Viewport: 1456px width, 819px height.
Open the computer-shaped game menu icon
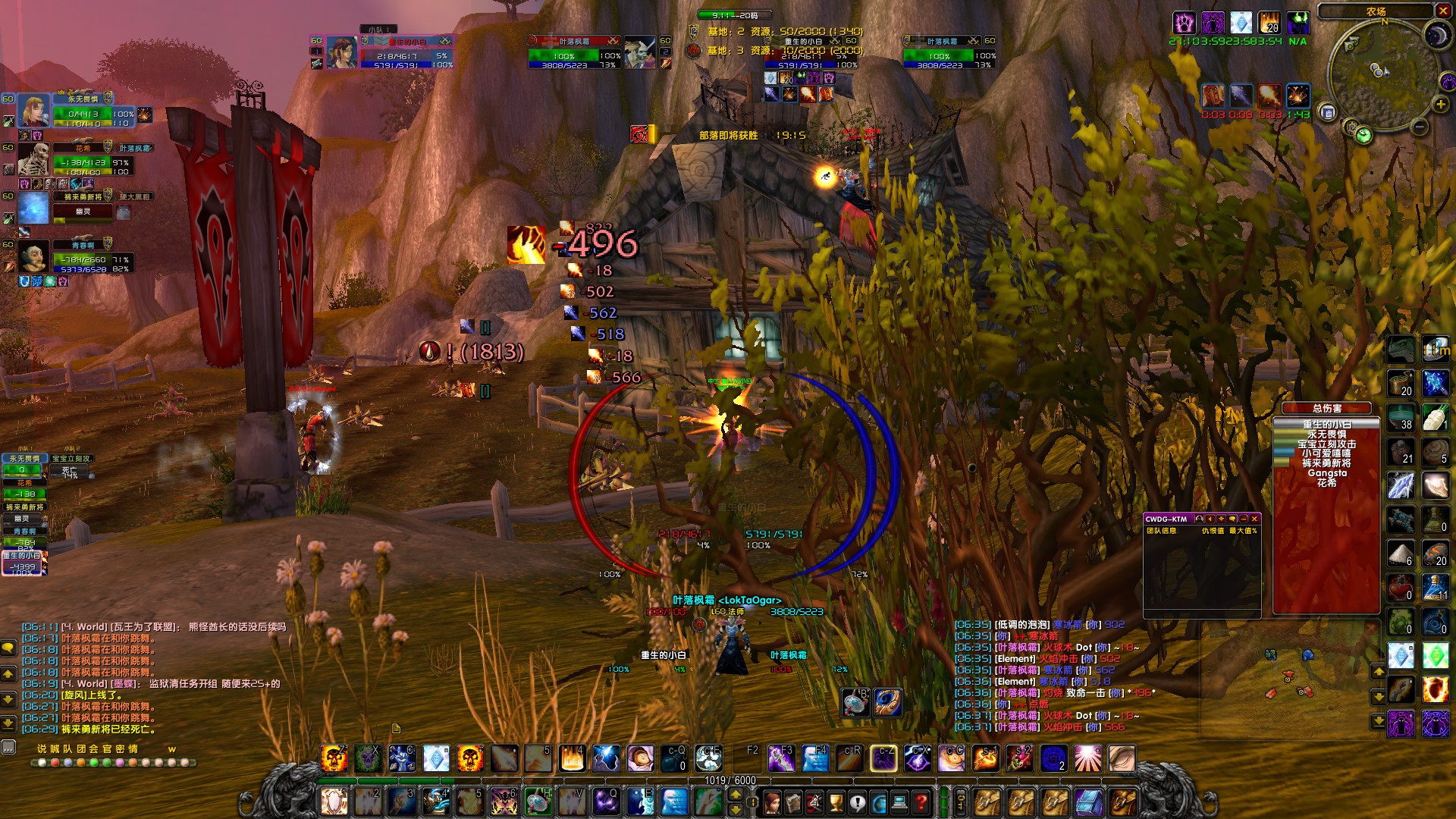(899, 802)
